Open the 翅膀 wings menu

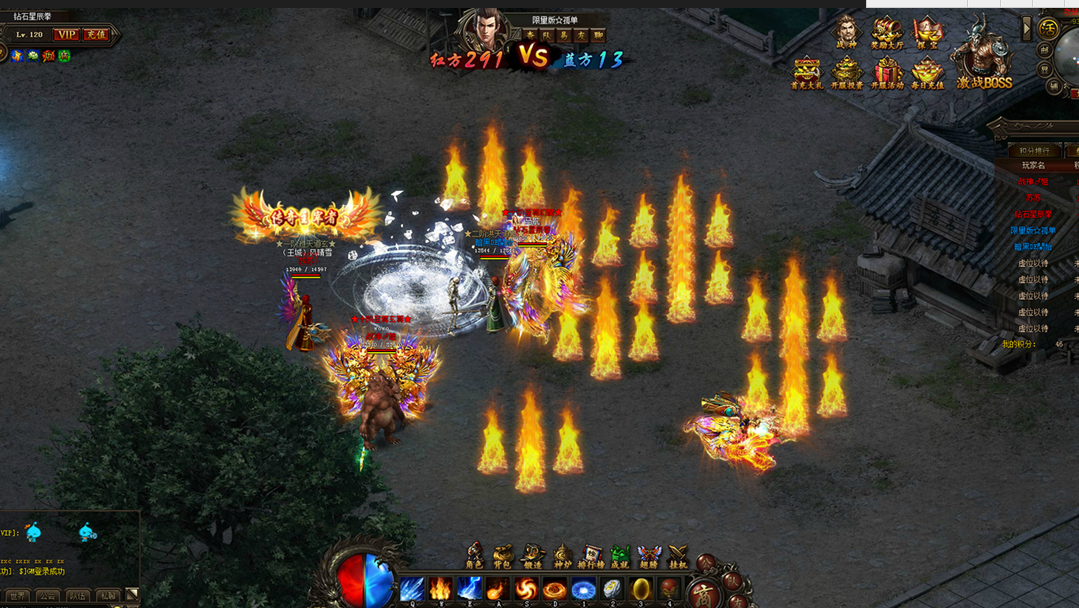[x=650, y=555]
